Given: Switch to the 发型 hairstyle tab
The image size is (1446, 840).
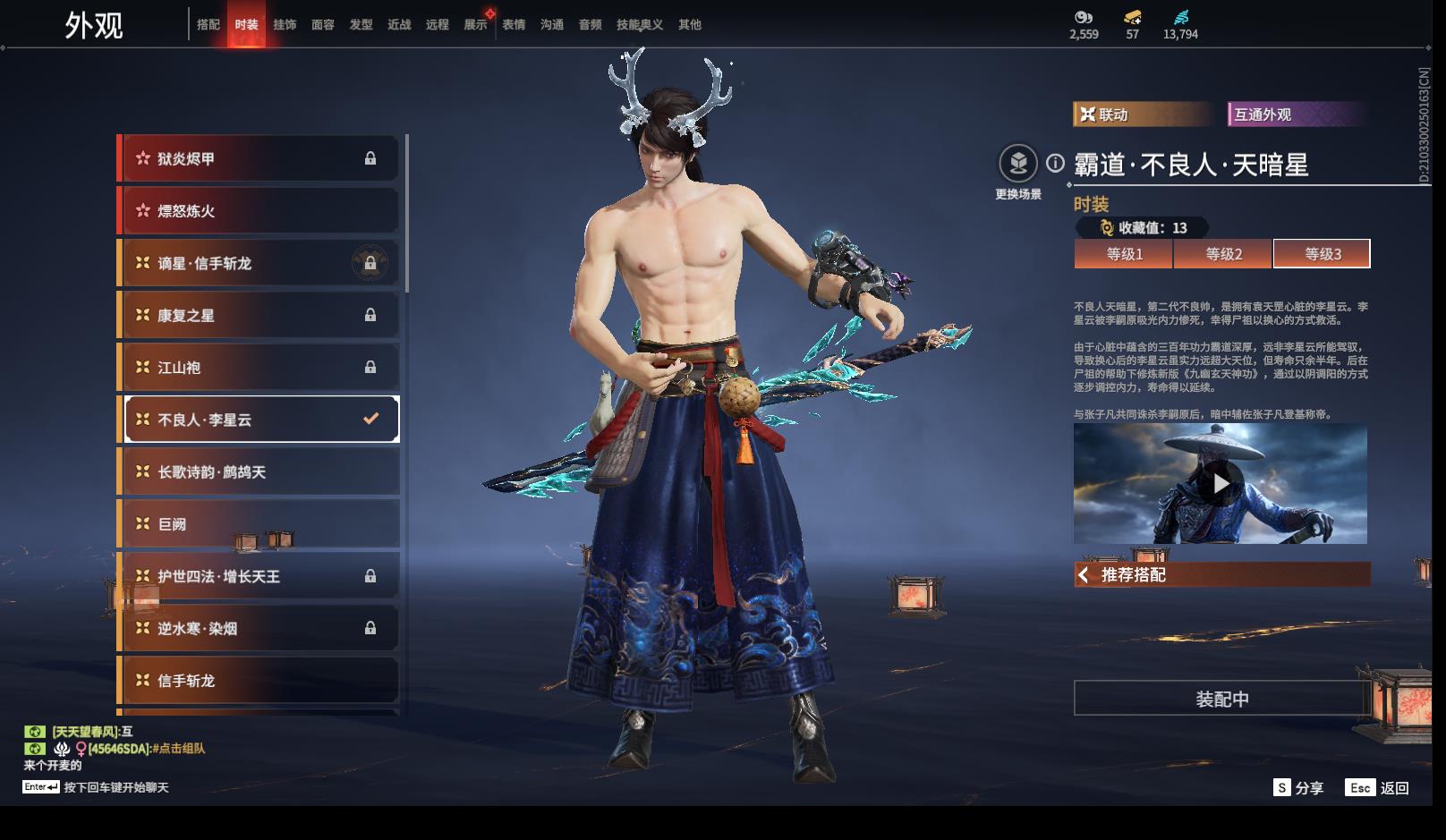Looking at the screenshot, I should coord(361,25).
